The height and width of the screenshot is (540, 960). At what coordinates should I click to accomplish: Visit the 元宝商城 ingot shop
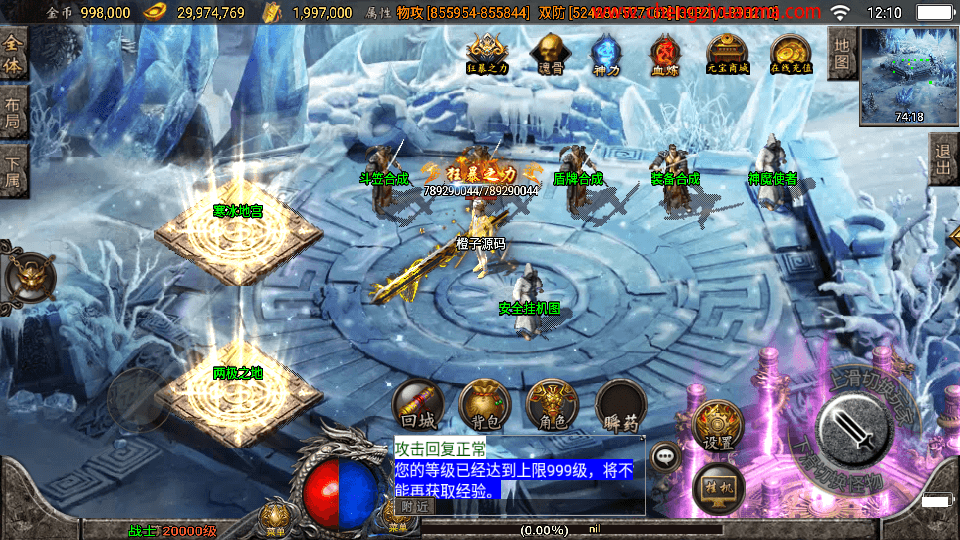click(727, 53)
